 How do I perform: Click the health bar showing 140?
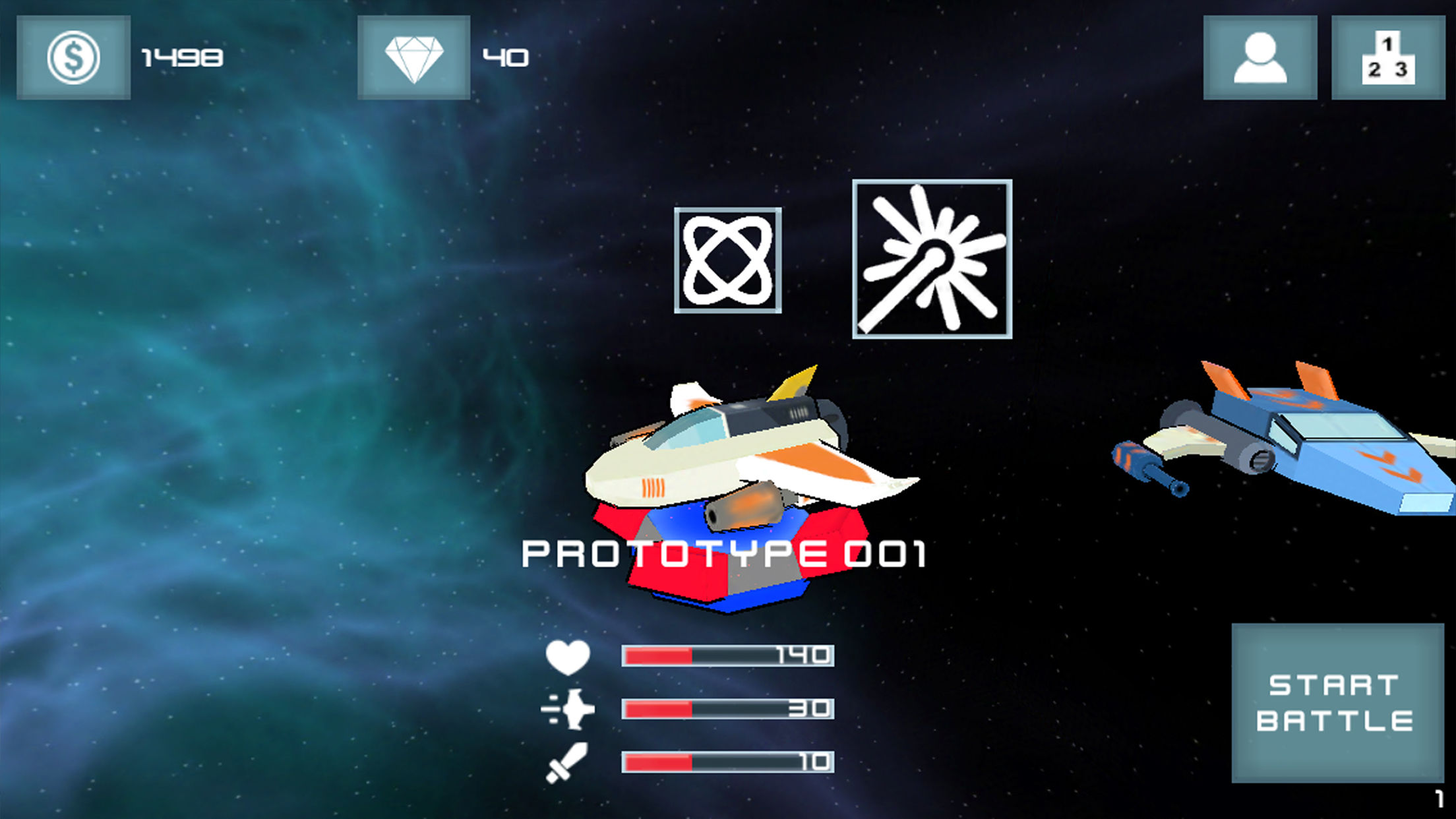pos(725,657)
